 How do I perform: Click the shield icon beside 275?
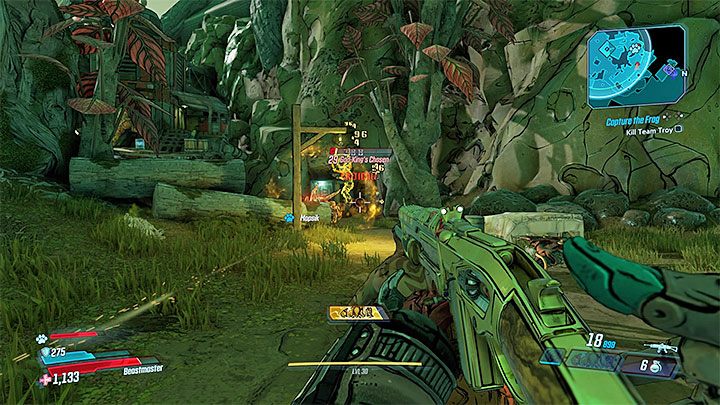[x=45, y=352]
